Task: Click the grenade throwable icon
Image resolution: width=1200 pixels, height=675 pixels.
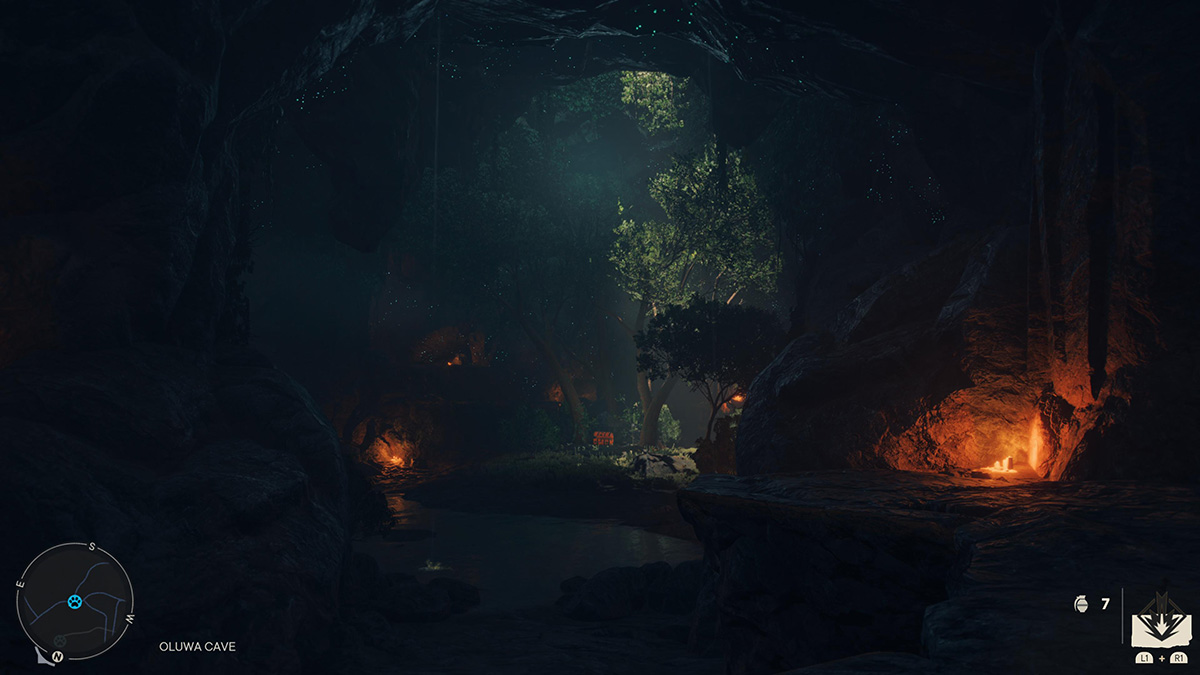Action: pos(1079,604)
